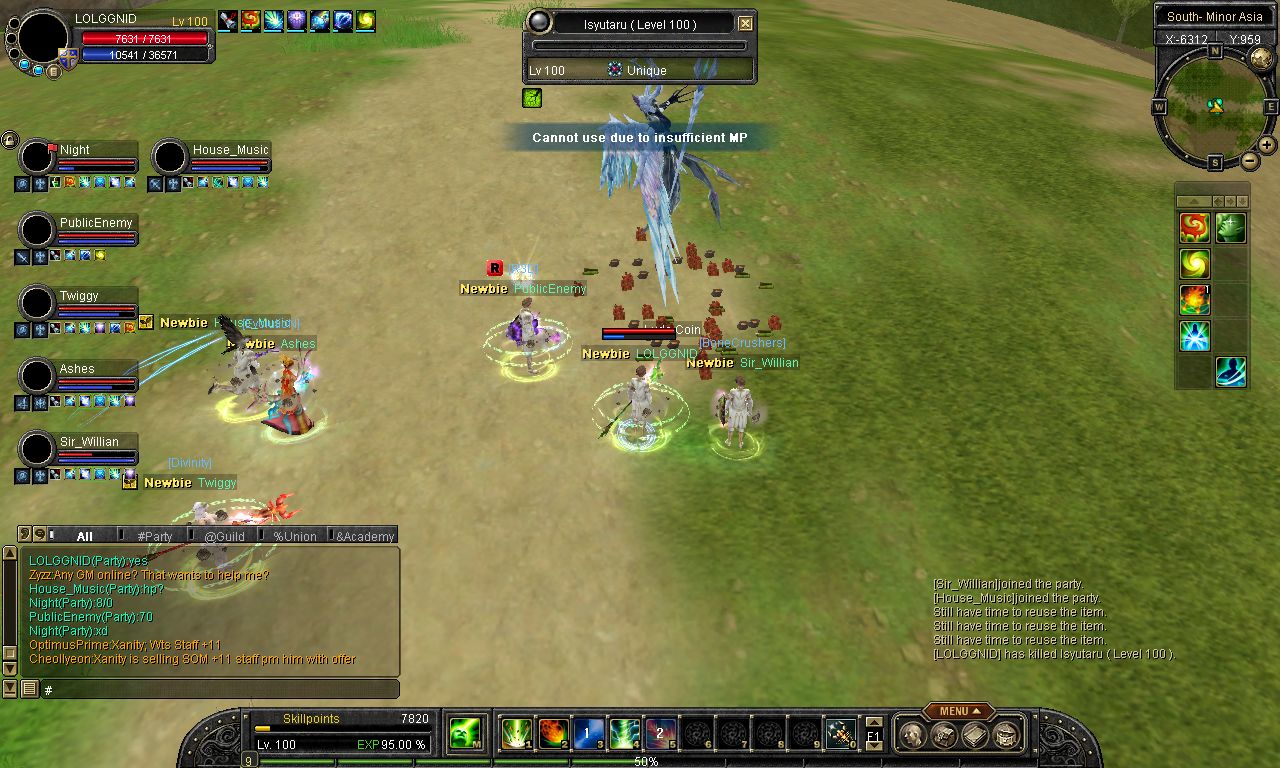Close the Isyutaru target window
The height and width of the screenshot is (768, 1280).
745,24
